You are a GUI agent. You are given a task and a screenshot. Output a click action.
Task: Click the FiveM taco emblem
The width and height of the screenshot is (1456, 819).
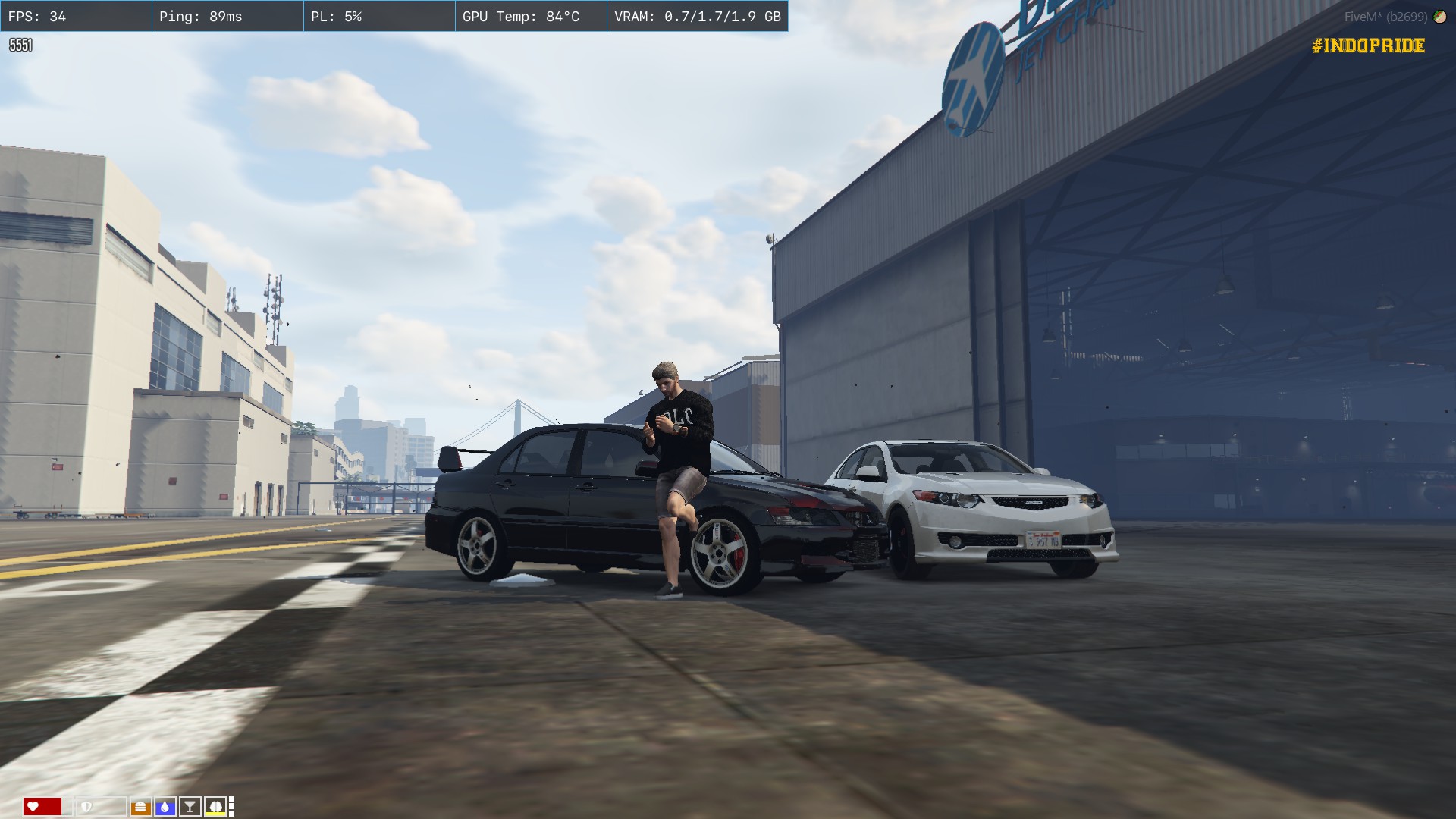coord(1439,17)
